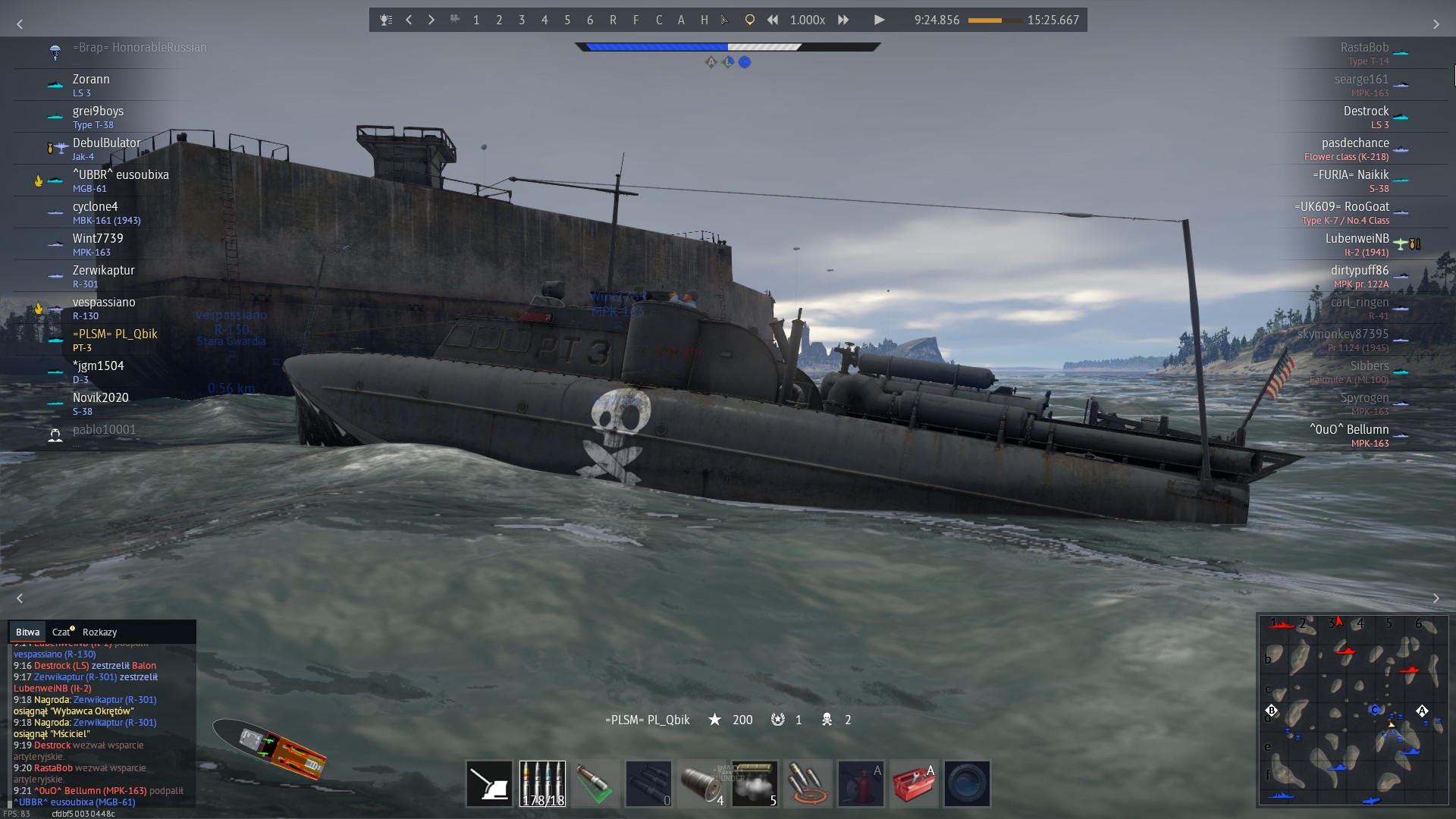This screenshot has width=1456, height=819.
Task: Switch to the next player with the right chevron
Action: (431, 20)
